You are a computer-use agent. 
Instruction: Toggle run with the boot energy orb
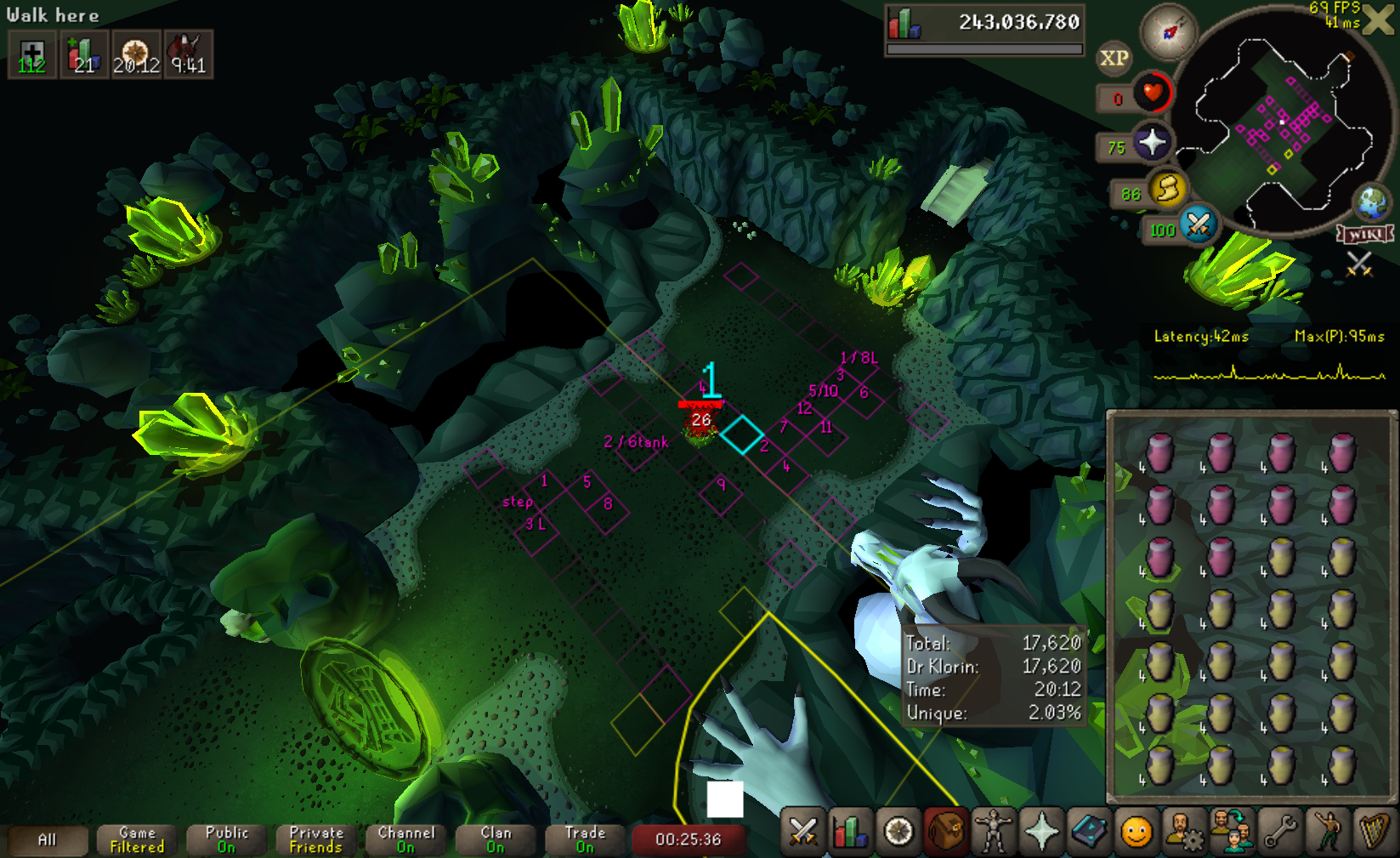(x=1167, y=189)
